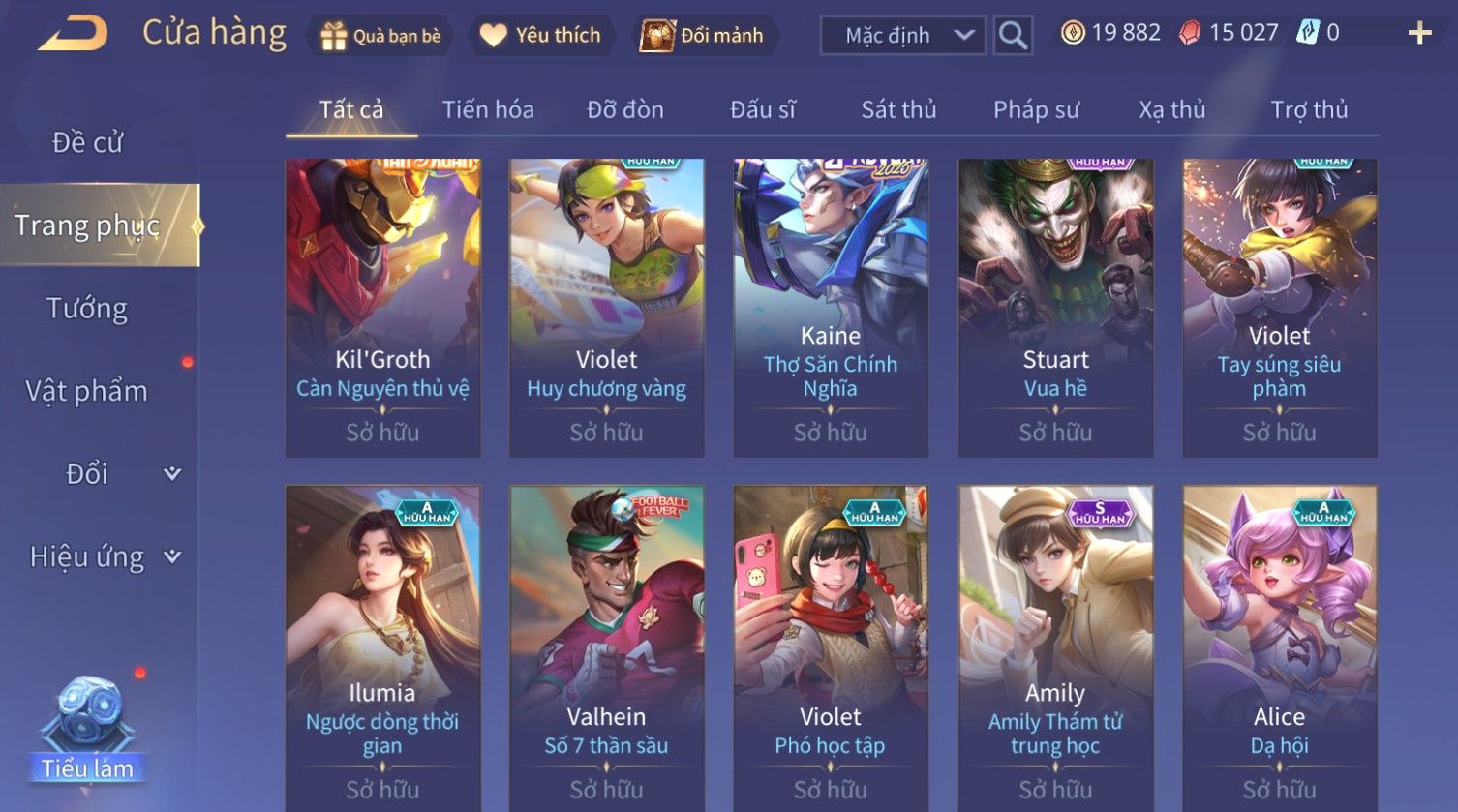Go back using the return arrow
The width and height of the screenshot is (1458, 812).
pyautogui.click(x=73, y=34)
